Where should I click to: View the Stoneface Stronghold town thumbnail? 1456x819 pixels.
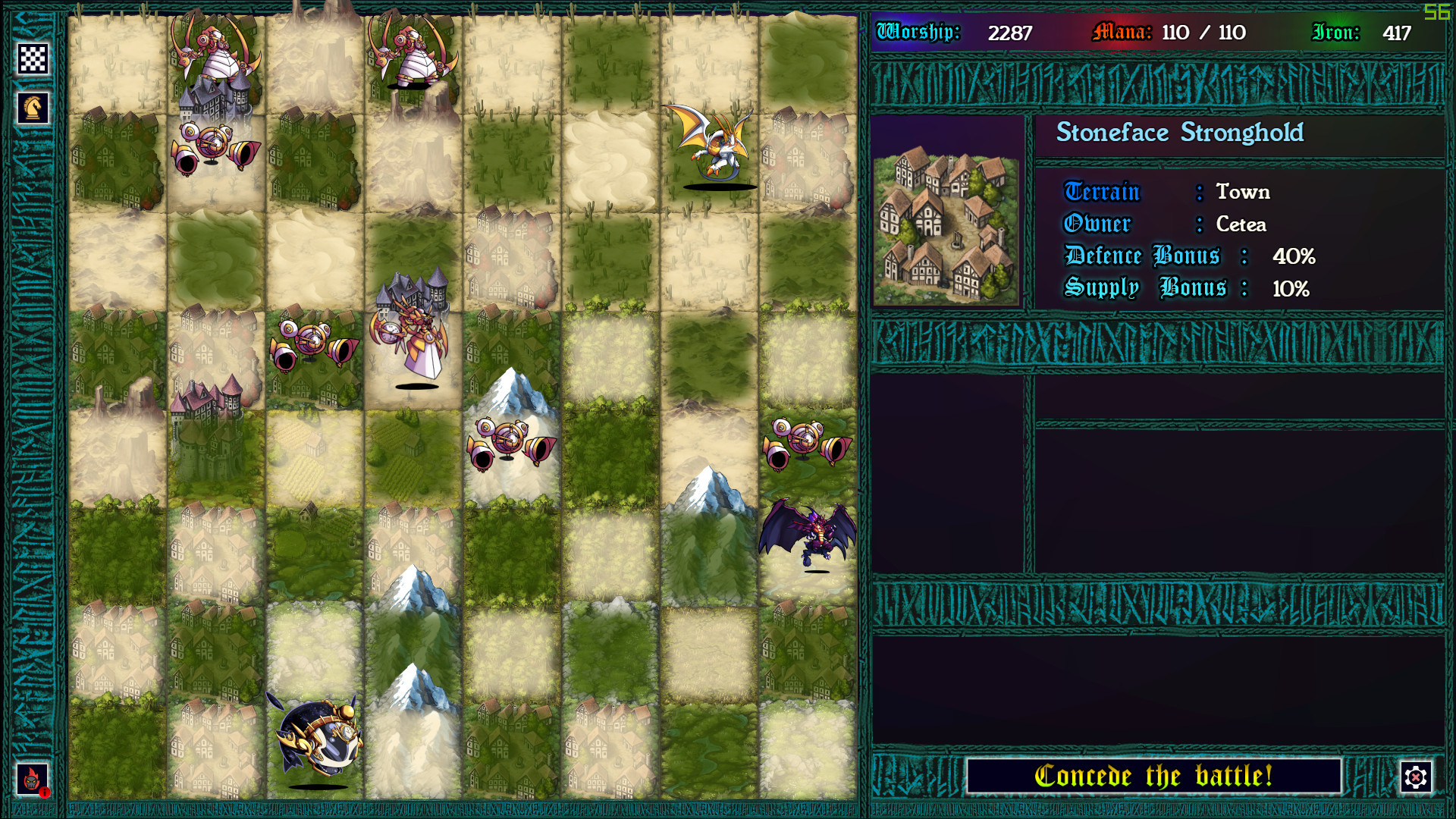946,227
